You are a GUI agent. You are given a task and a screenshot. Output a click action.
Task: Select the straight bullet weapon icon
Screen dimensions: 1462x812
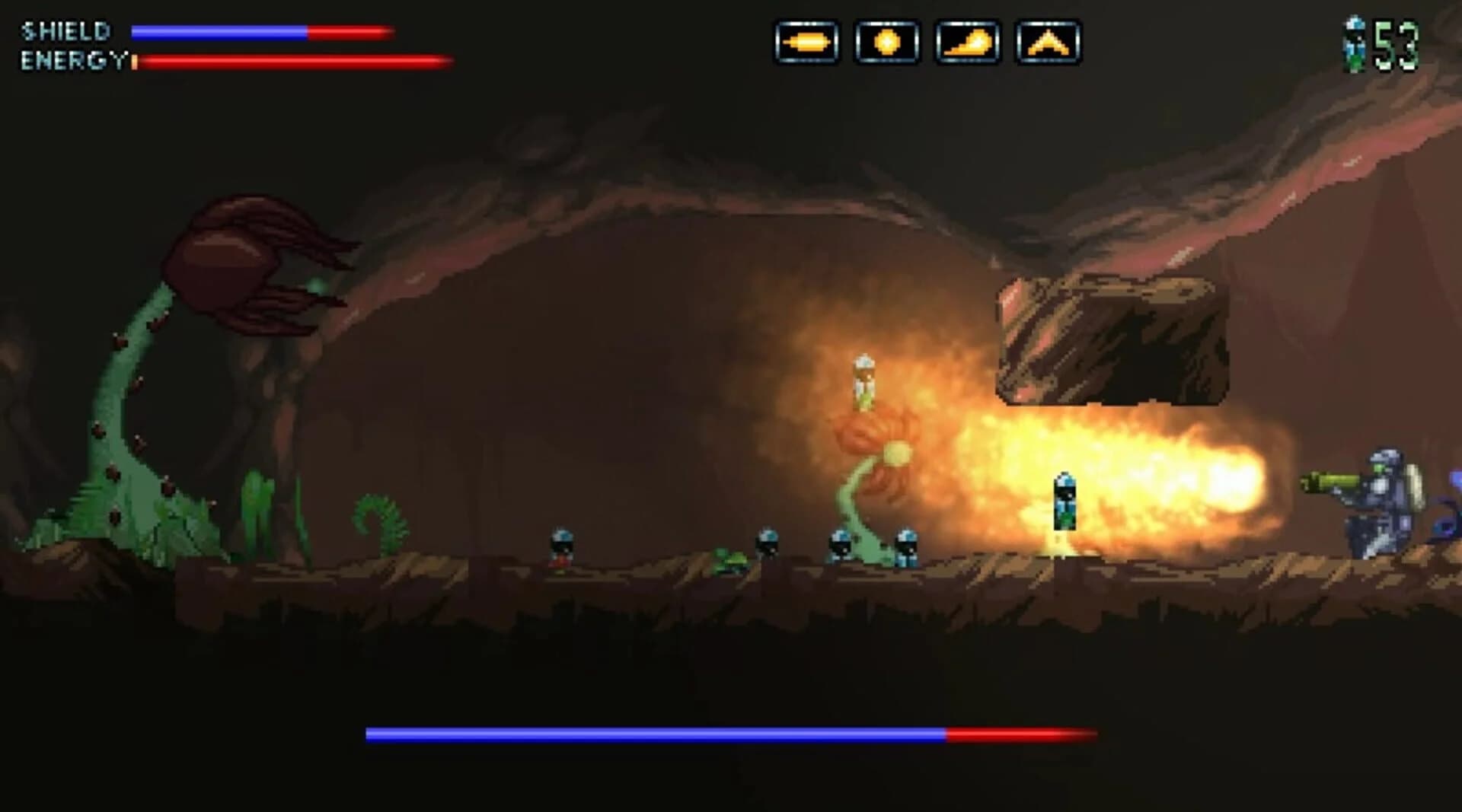pos(809,43)
